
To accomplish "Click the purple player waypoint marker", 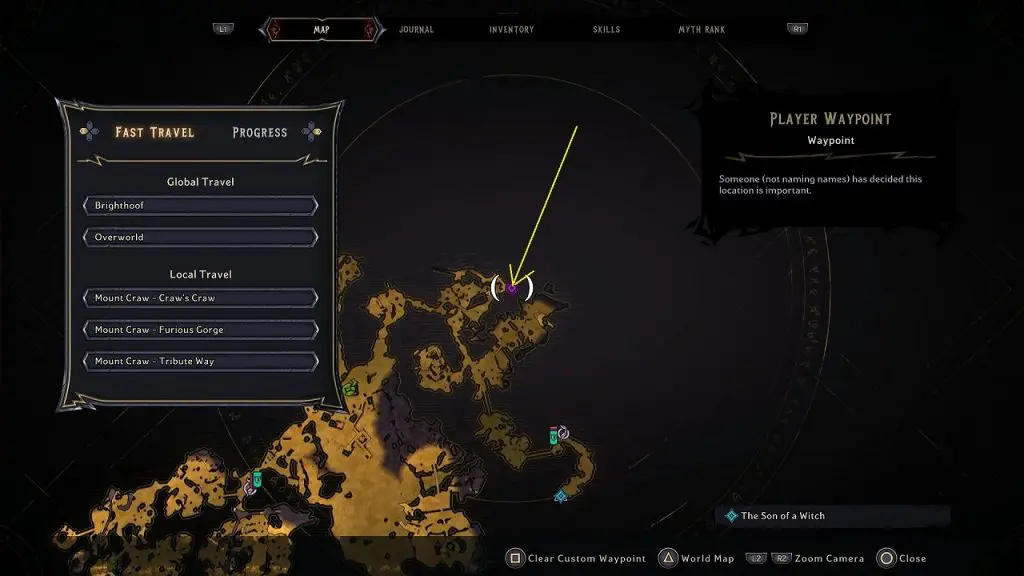I will click(x=512, y=289).
